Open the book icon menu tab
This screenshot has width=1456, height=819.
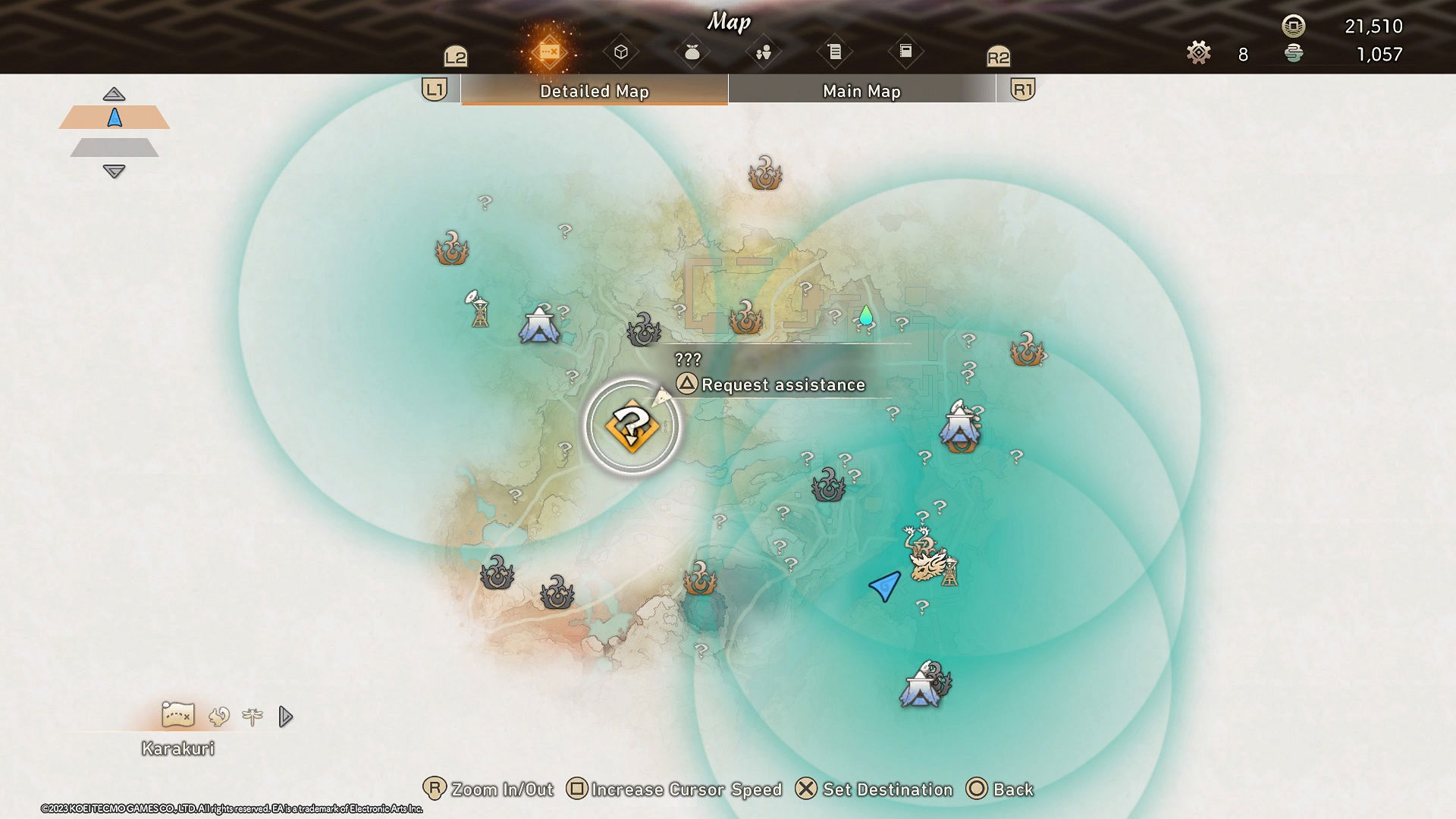click(905, 52)
